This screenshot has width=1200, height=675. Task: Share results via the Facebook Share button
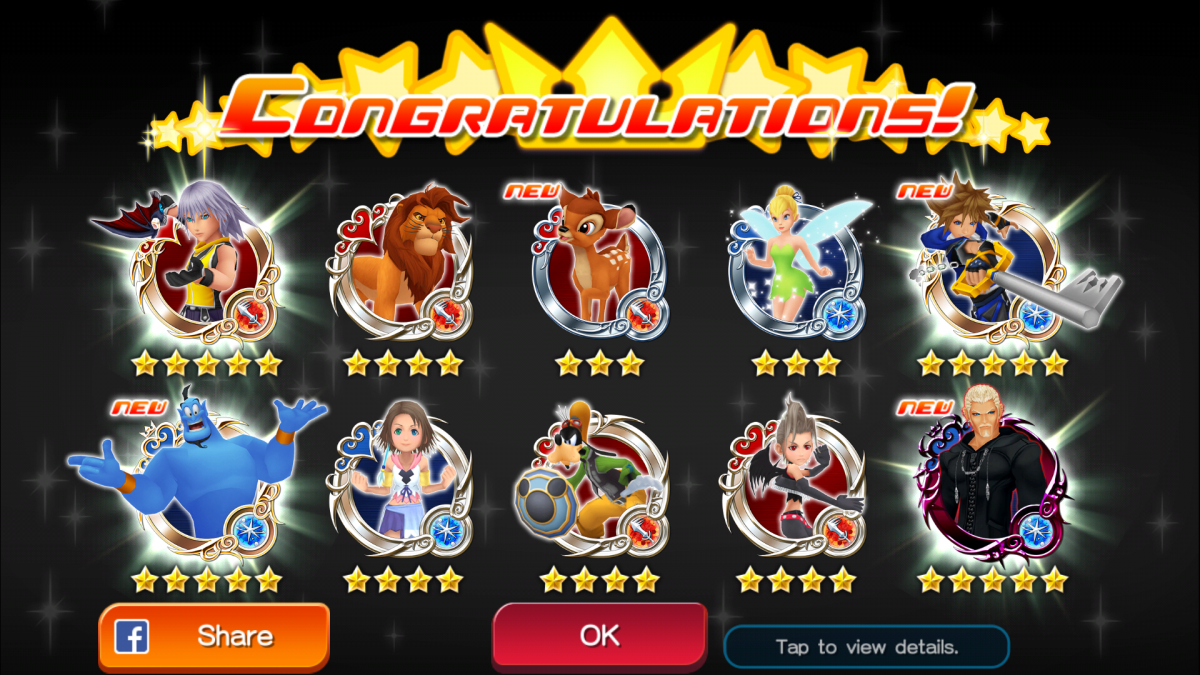click(214, 636)
